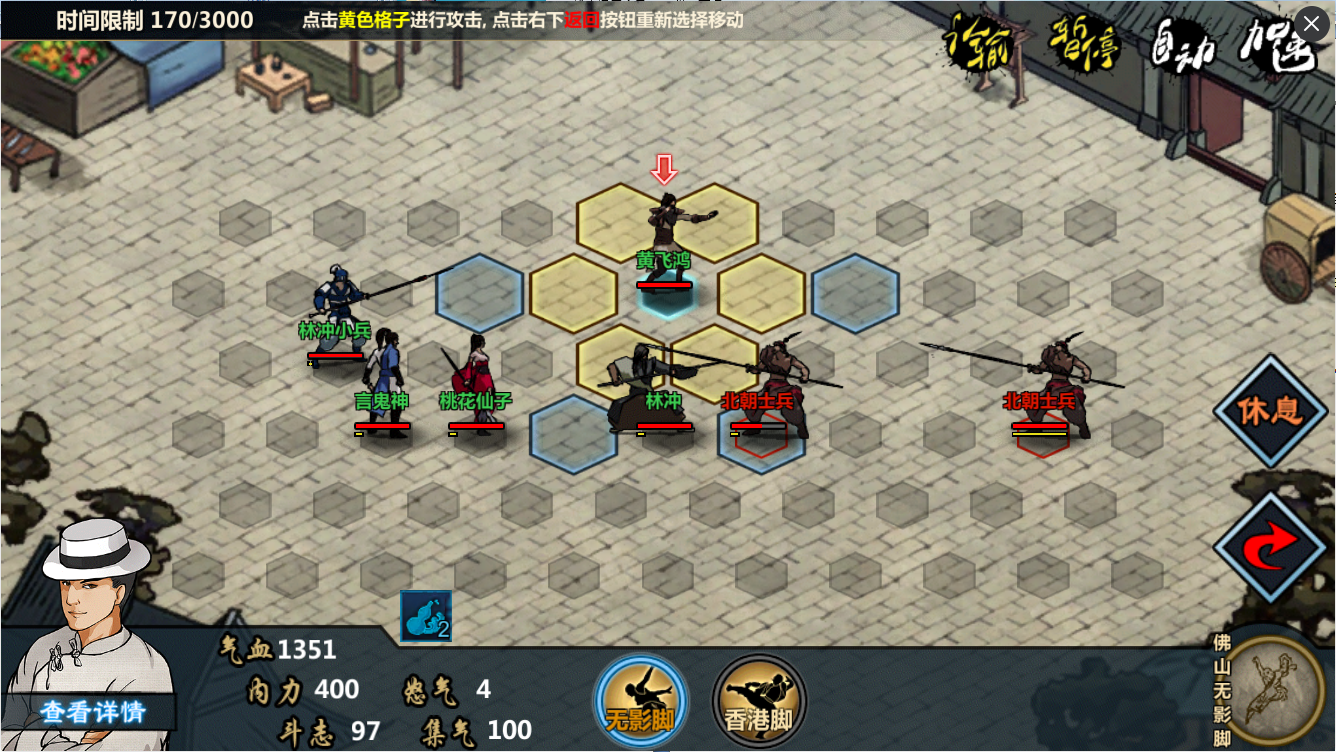Image resolution: width=1336 pixels, height=752 pixels.
Task: Close the game window with X
Action: (1312, 23)
